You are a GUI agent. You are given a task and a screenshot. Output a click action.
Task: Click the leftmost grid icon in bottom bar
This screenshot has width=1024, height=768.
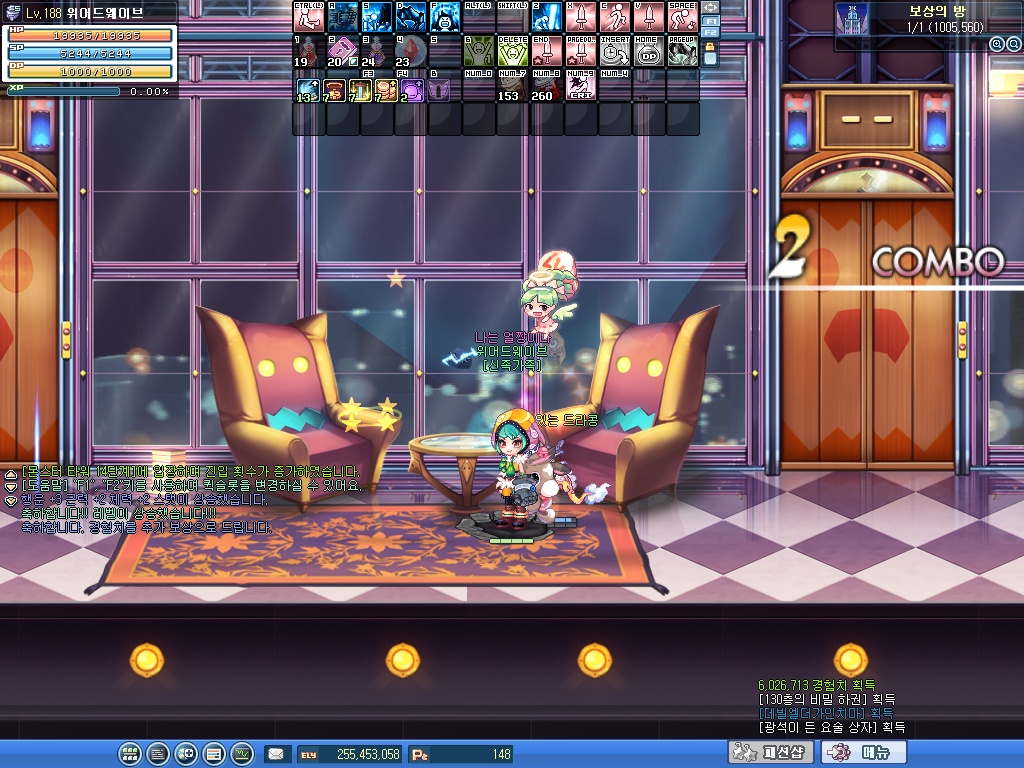coord(130,754)
